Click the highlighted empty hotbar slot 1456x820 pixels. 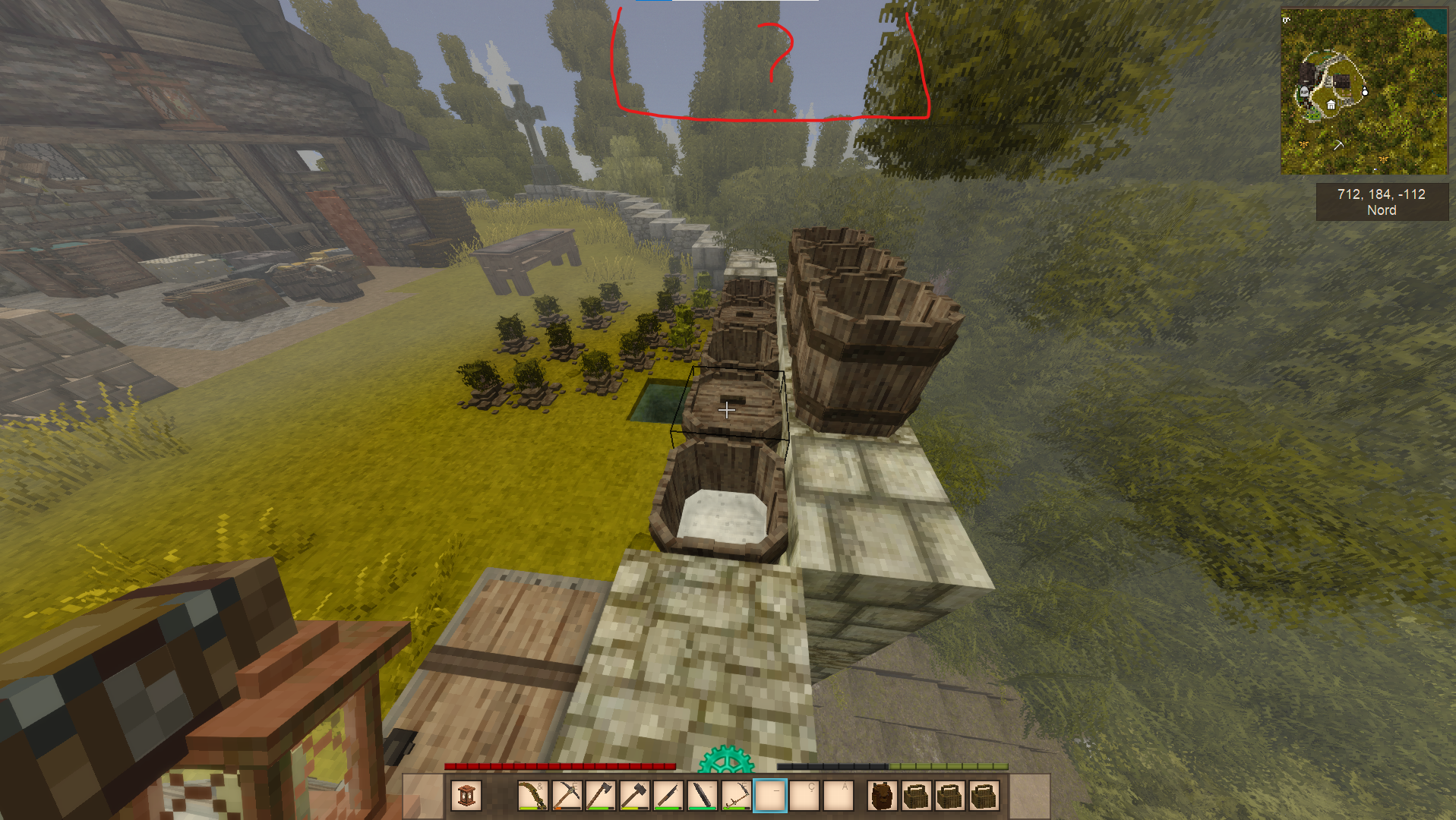pos(769,796)
